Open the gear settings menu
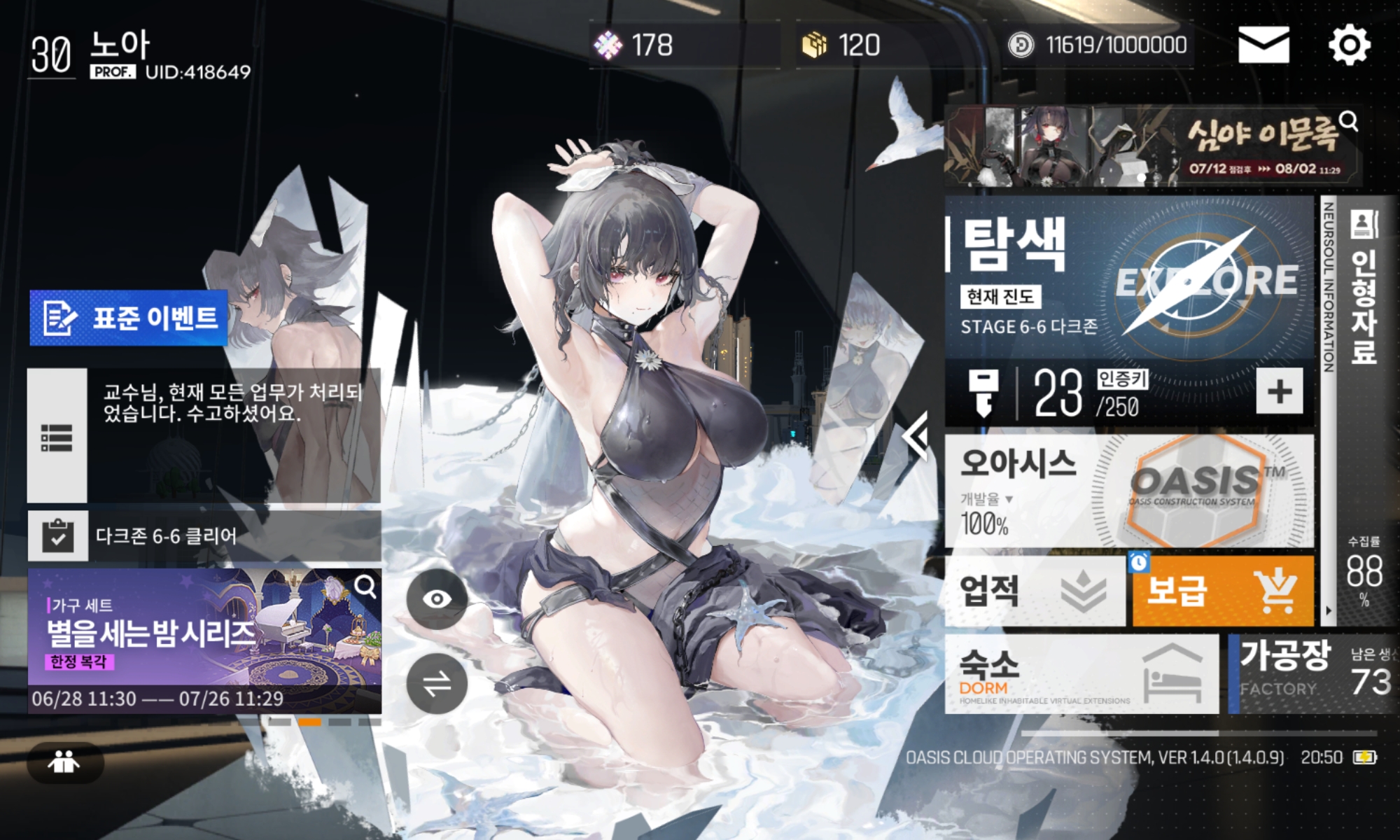The height and width of the screenshot is (840, 1400). (1349, 45)
